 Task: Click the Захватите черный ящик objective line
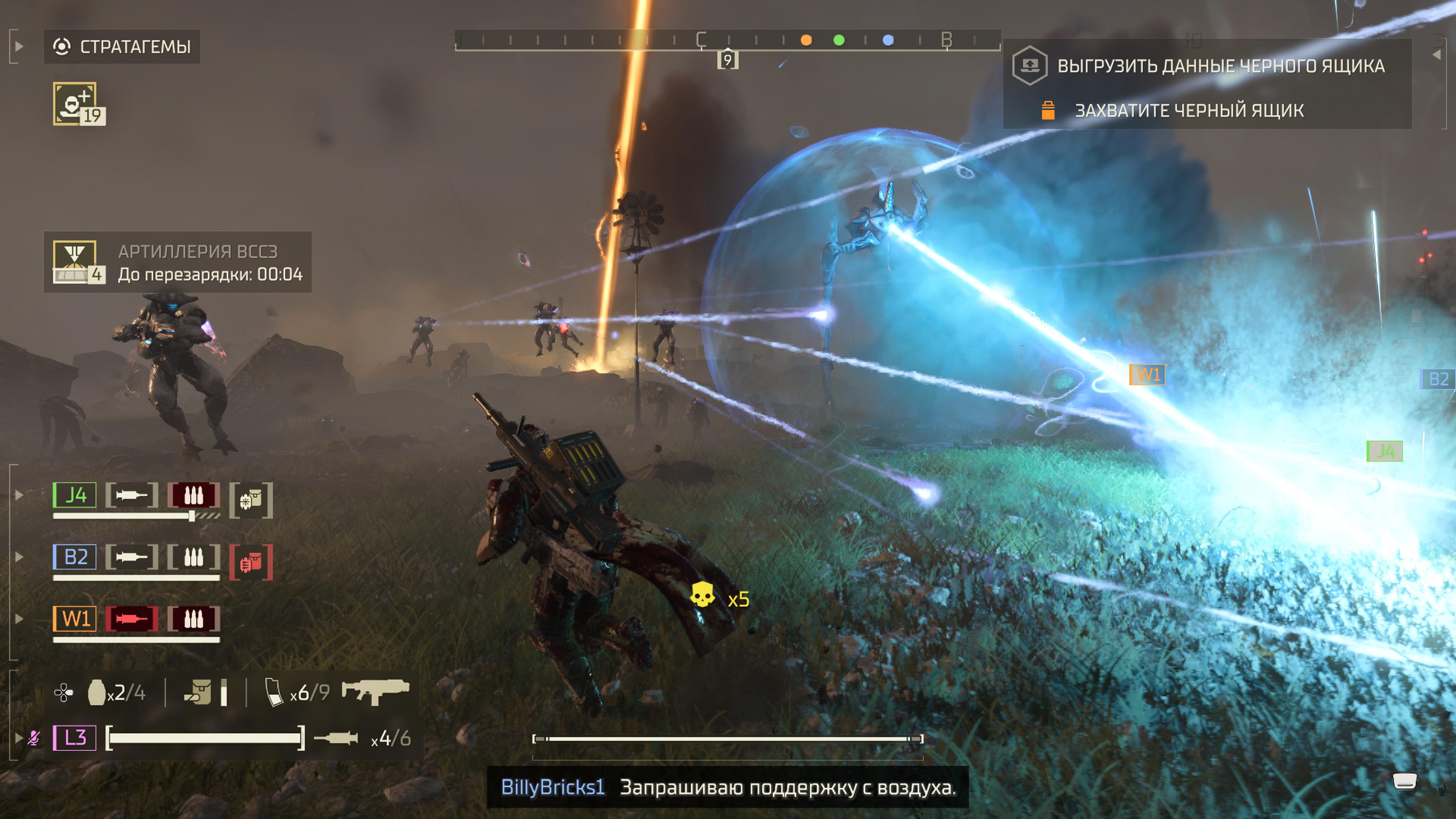pos(1189,110)
